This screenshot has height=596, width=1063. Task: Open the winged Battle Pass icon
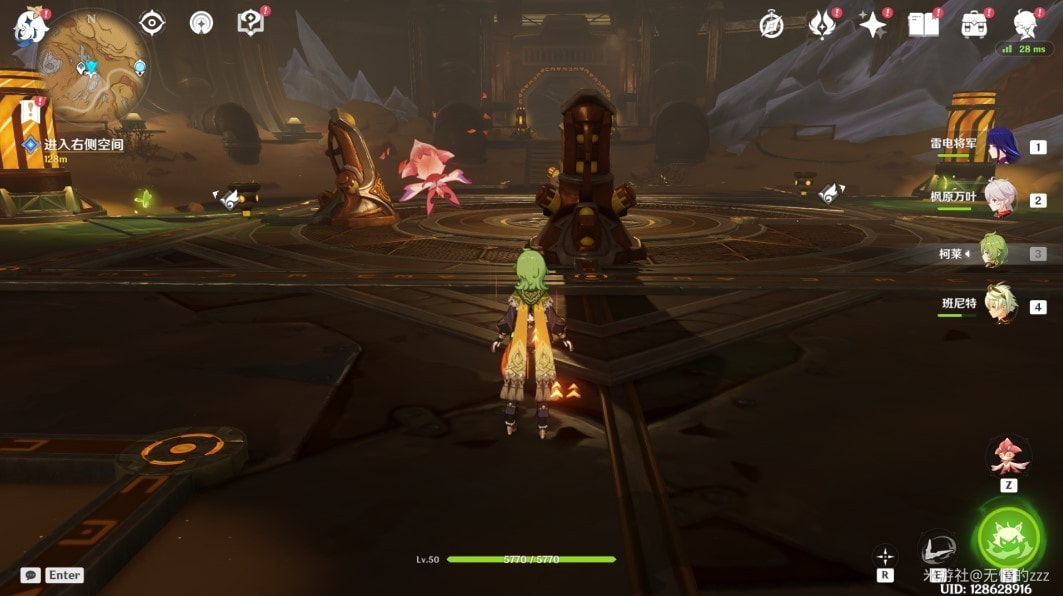(x=822, y=25)
